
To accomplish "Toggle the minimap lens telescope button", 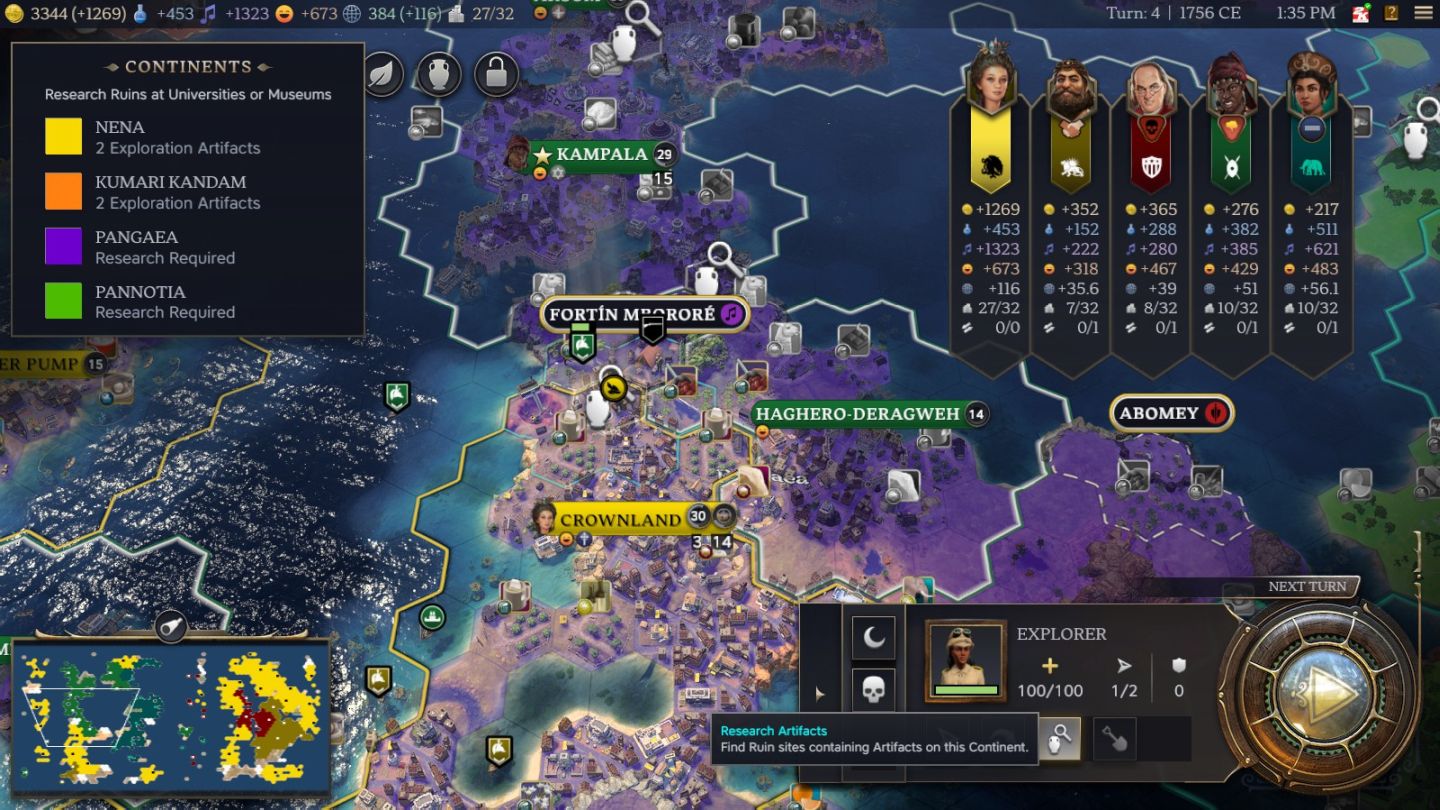I will 171,626.
